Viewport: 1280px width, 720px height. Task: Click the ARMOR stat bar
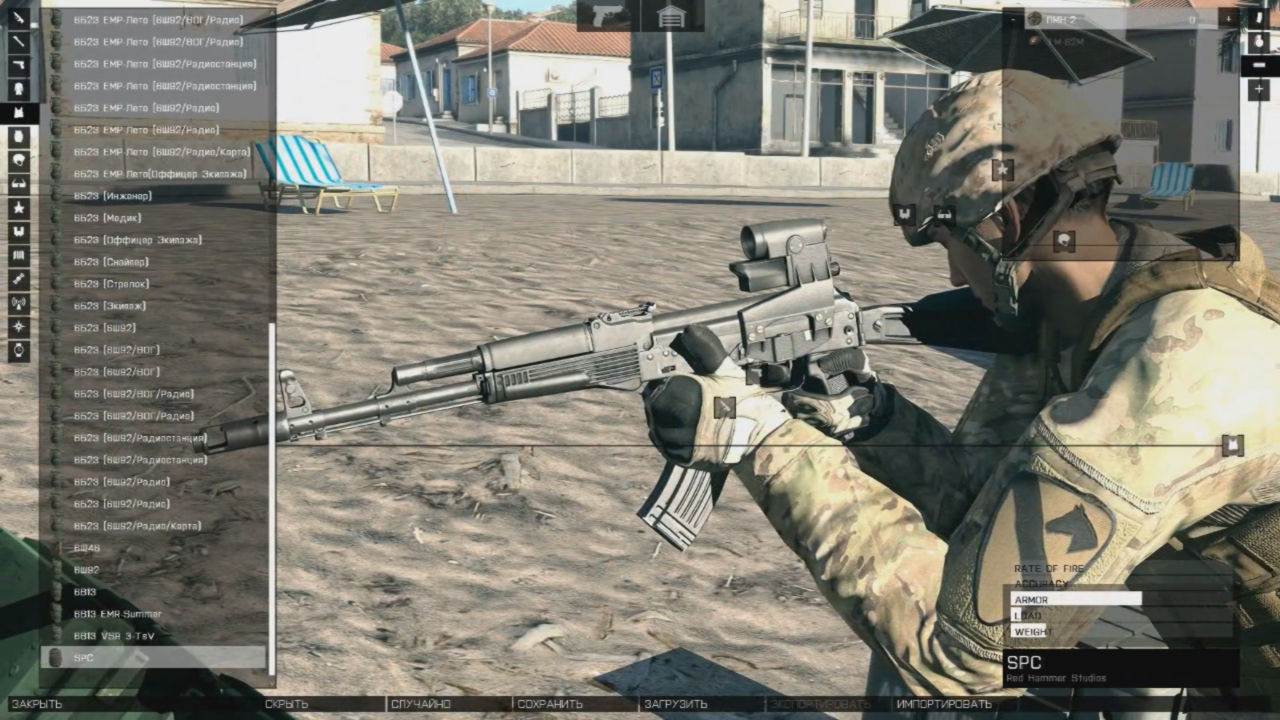[x=1075, y=598]
